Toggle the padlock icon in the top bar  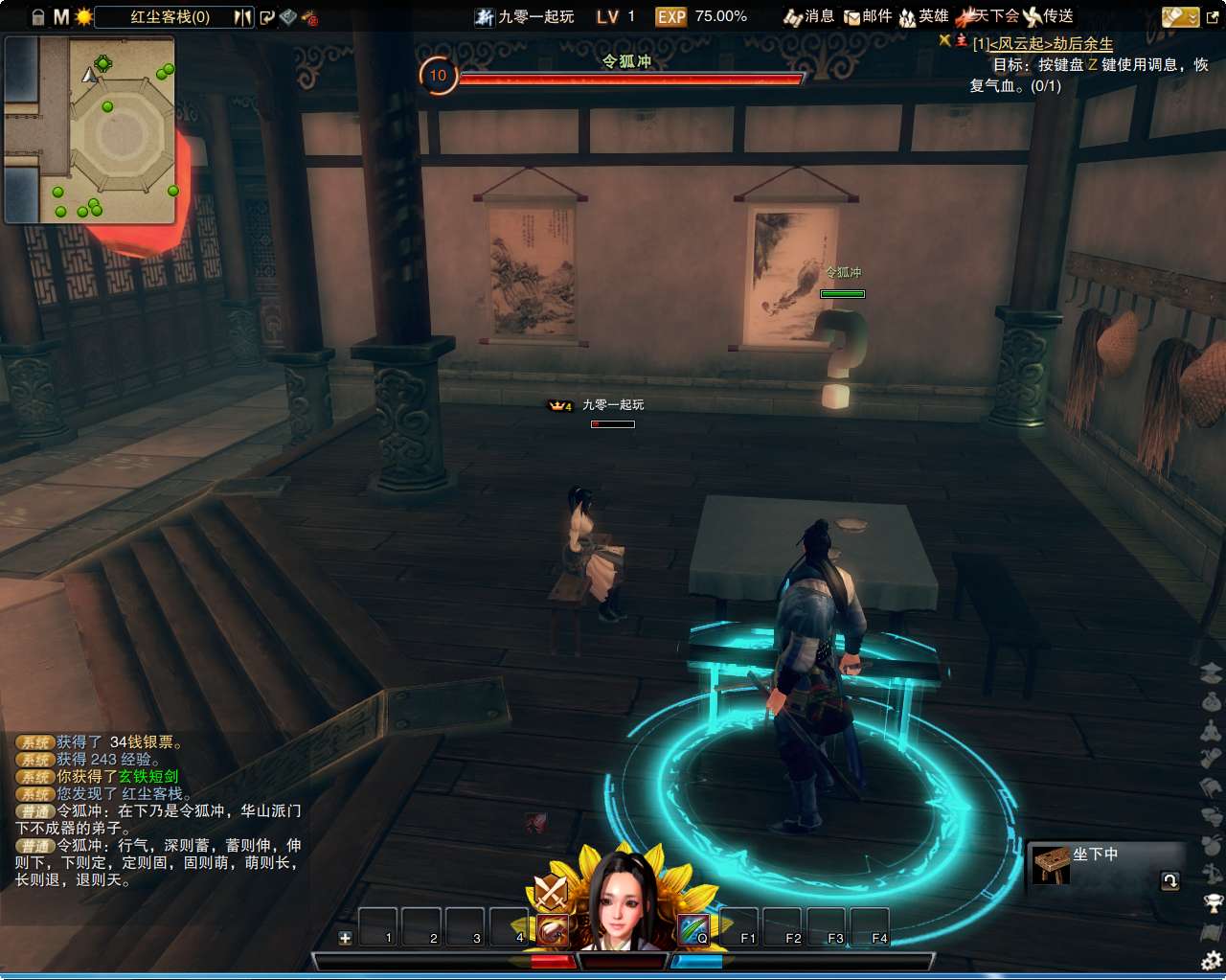[38, 16]
